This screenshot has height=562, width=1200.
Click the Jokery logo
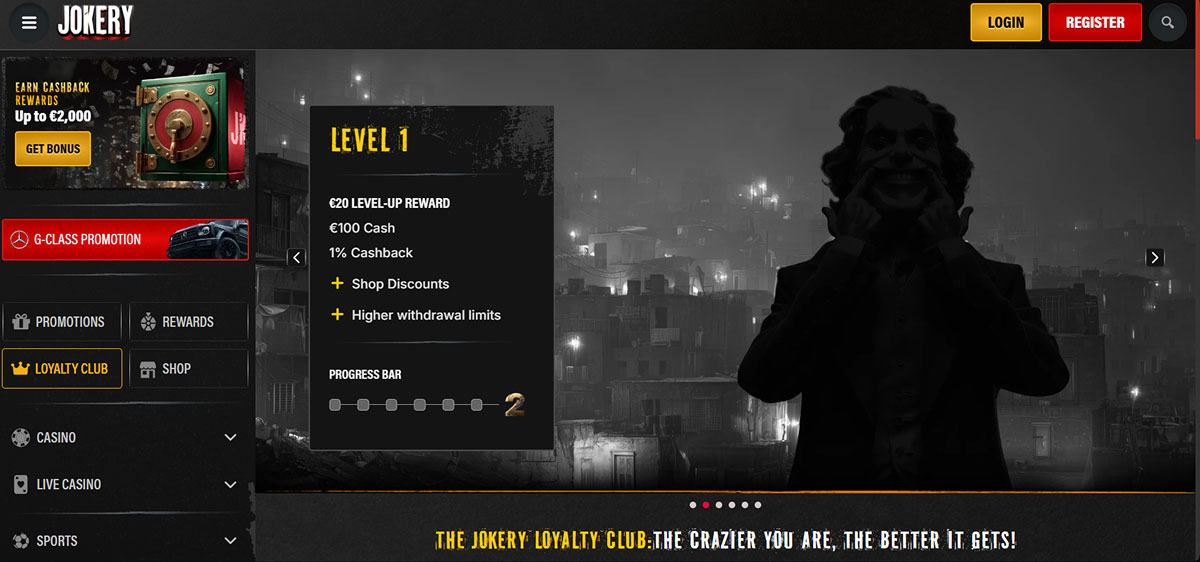click(x=95, y=22)
